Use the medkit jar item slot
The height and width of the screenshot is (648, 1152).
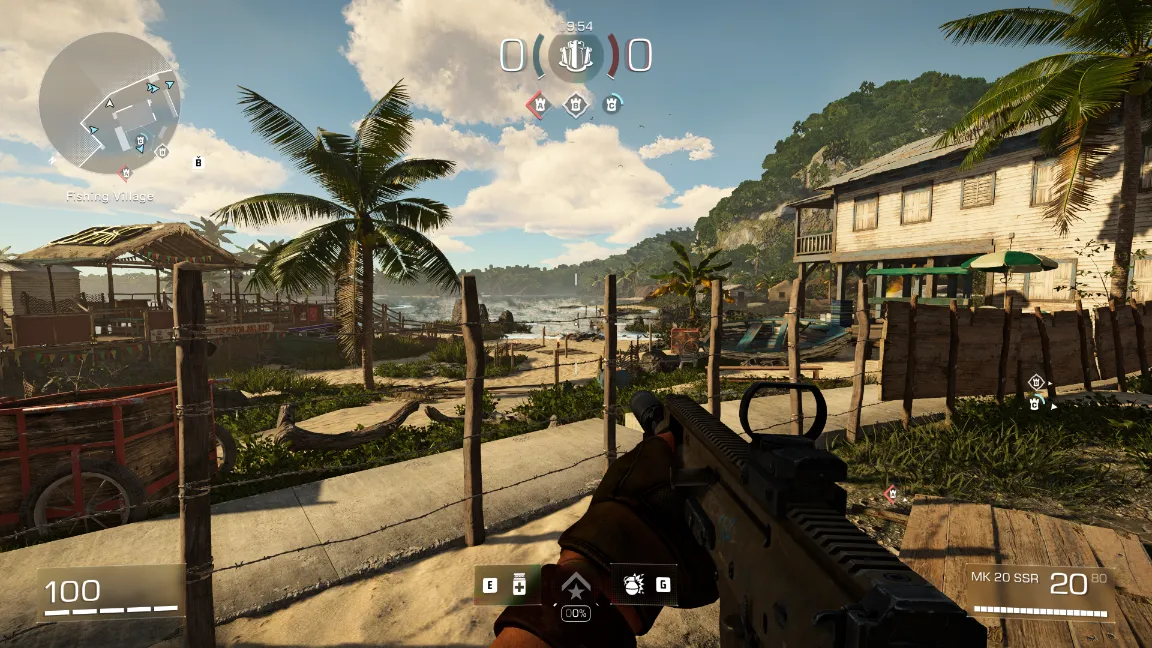(520, 585)
